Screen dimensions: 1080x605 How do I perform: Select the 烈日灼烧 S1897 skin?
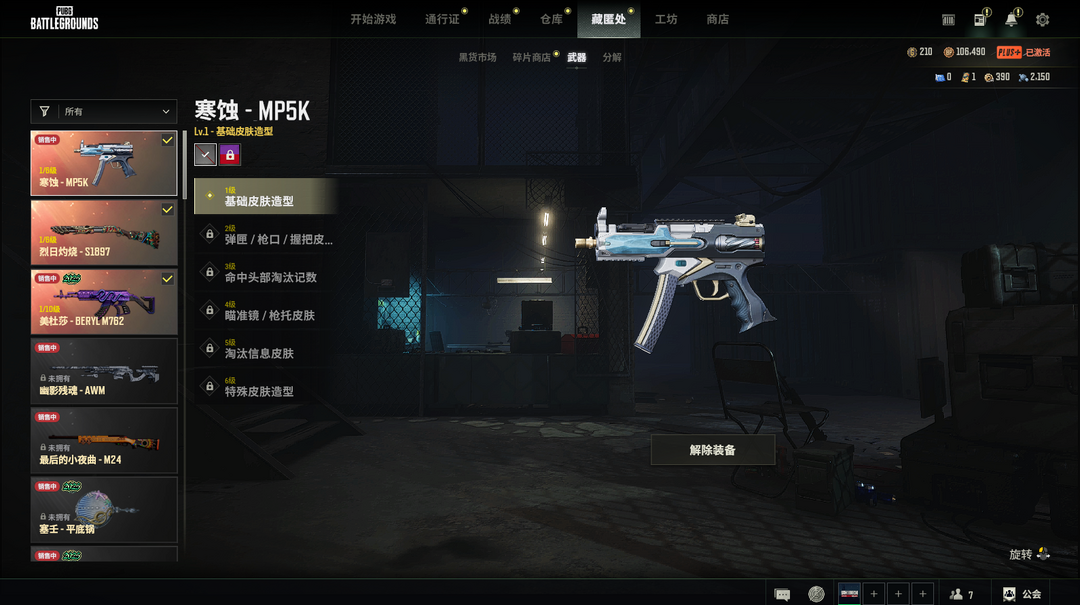click(x=104, y=233)
